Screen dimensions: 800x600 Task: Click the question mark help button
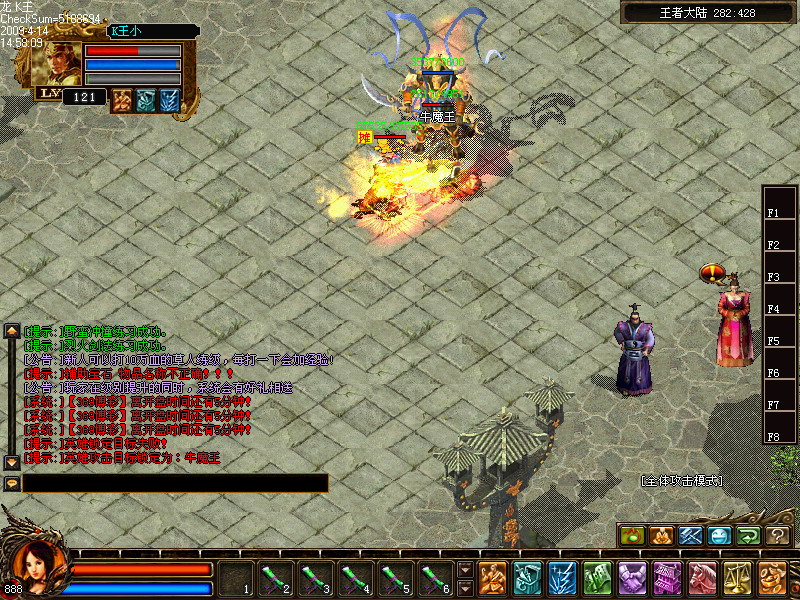click(778, 536)
